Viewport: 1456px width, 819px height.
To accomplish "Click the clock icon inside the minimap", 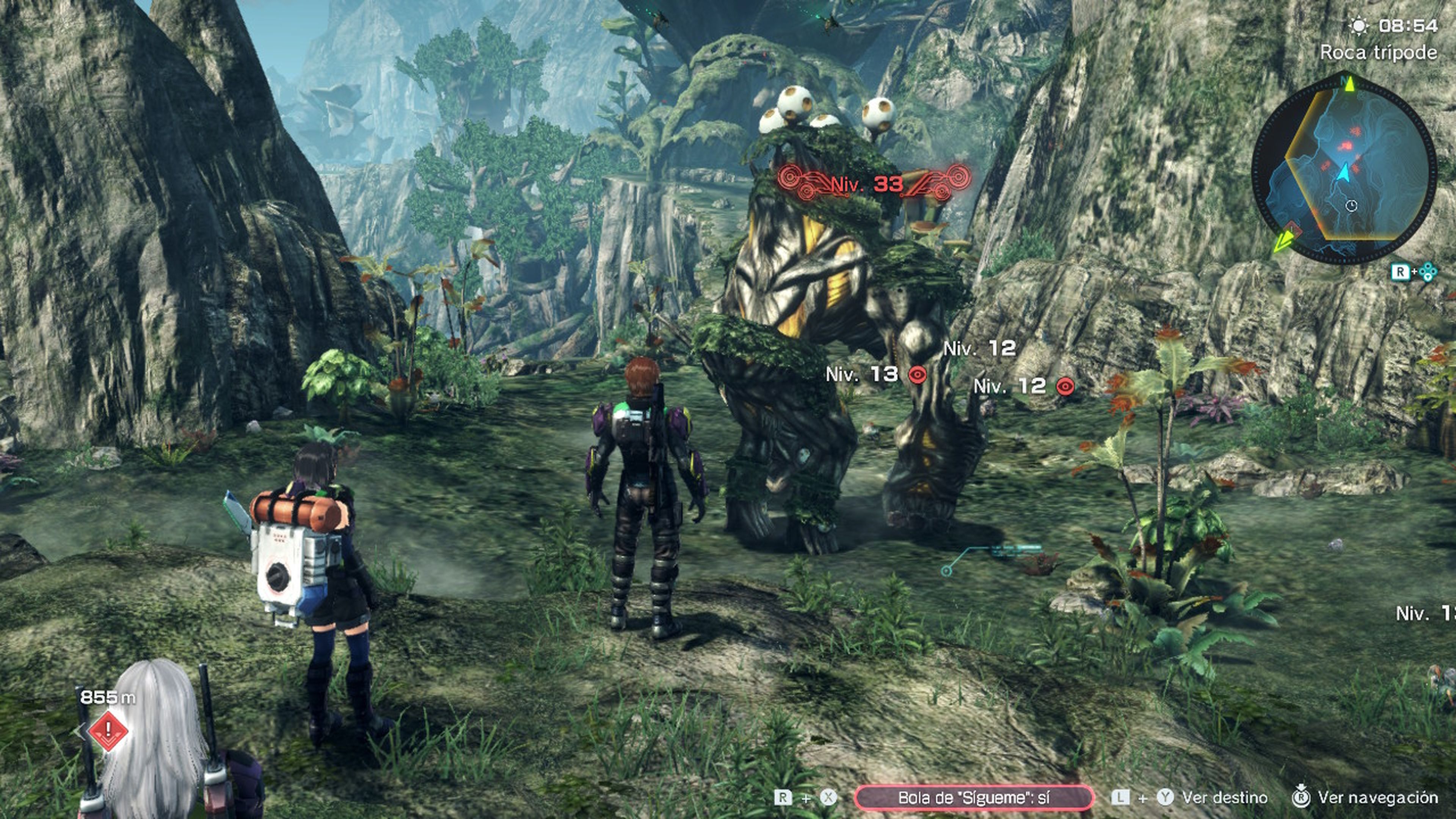I will pyautogui.click(x=1351, y=206).
